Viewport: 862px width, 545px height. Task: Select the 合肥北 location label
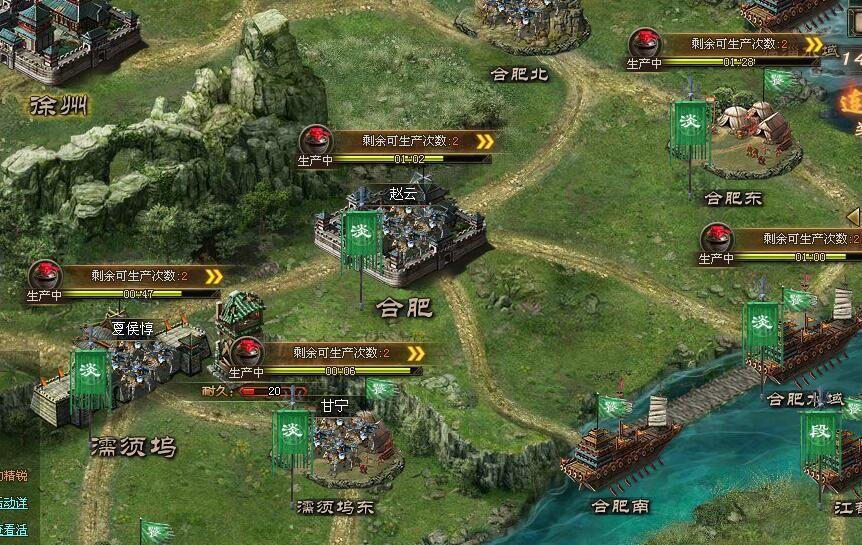click(x=519, y=73)
